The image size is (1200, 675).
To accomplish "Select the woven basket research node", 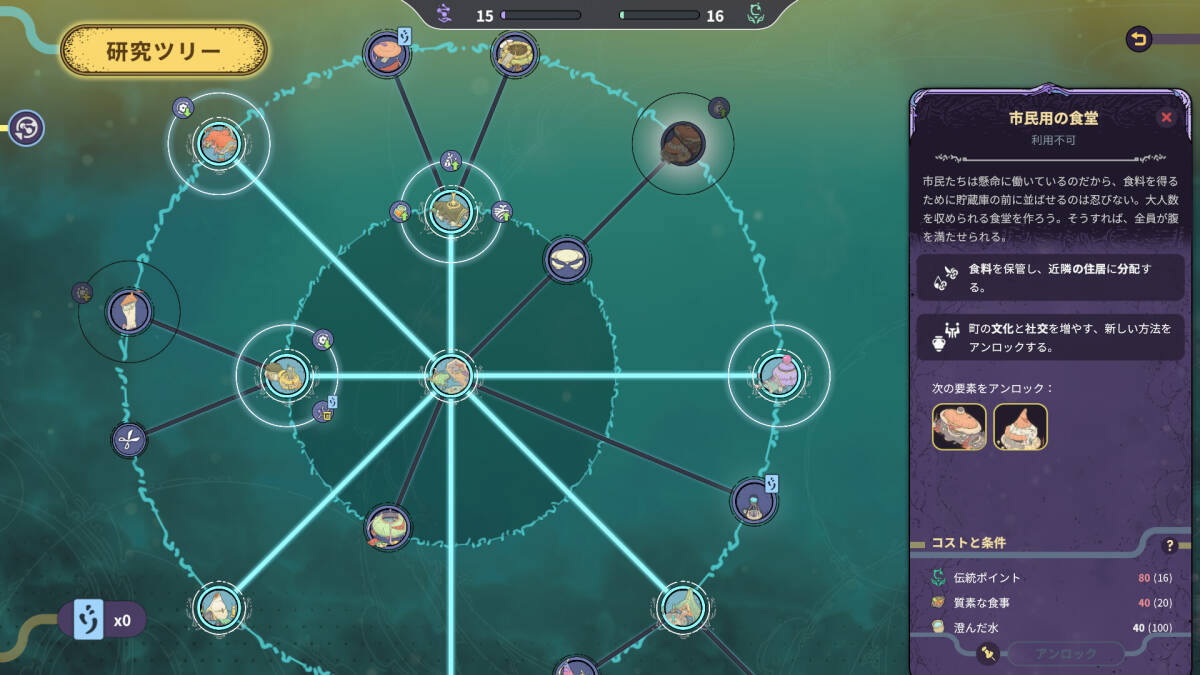I will 515,52.
